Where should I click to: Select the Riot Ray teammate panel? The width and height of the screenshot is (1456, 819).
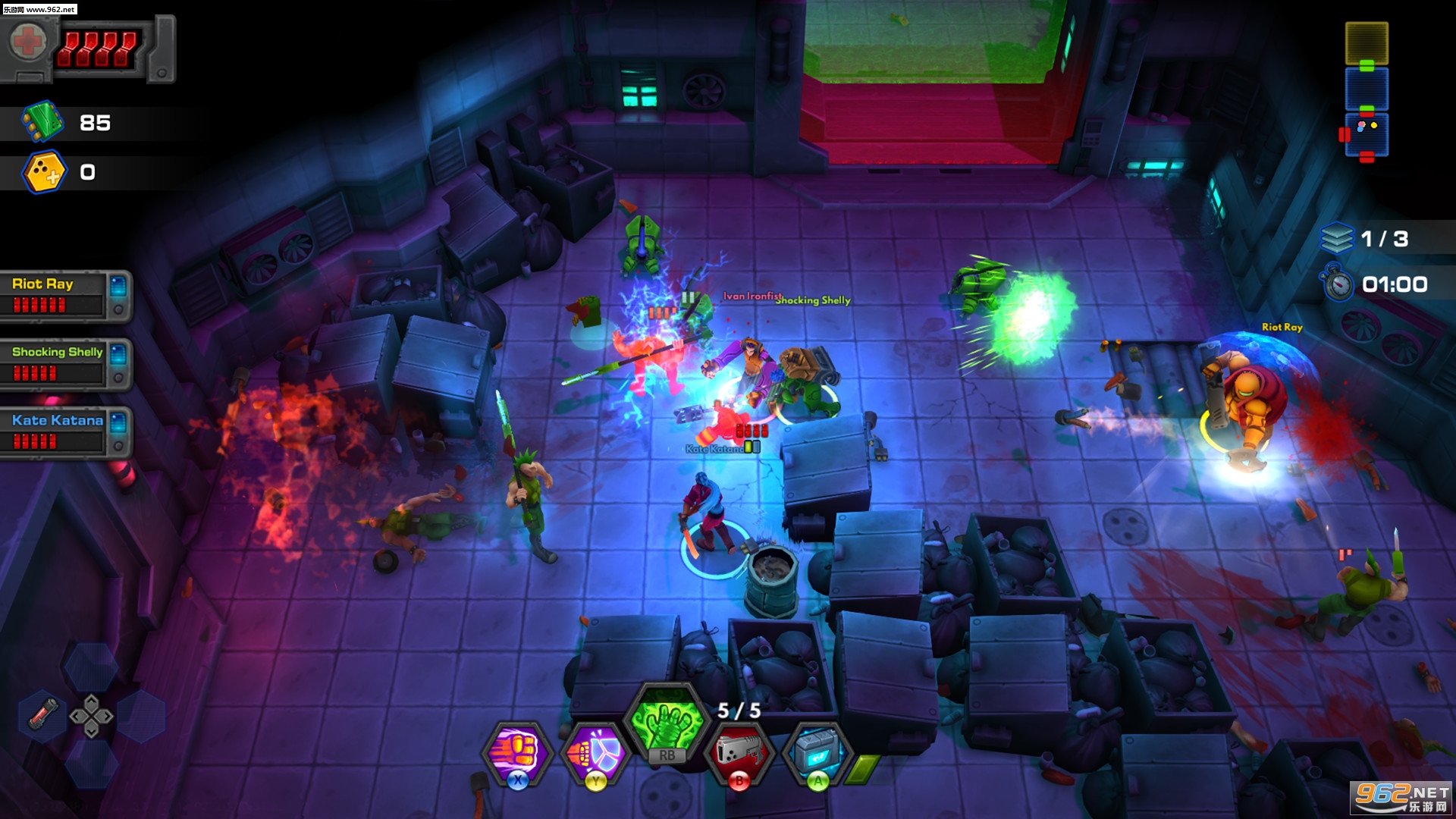point(65,295)
